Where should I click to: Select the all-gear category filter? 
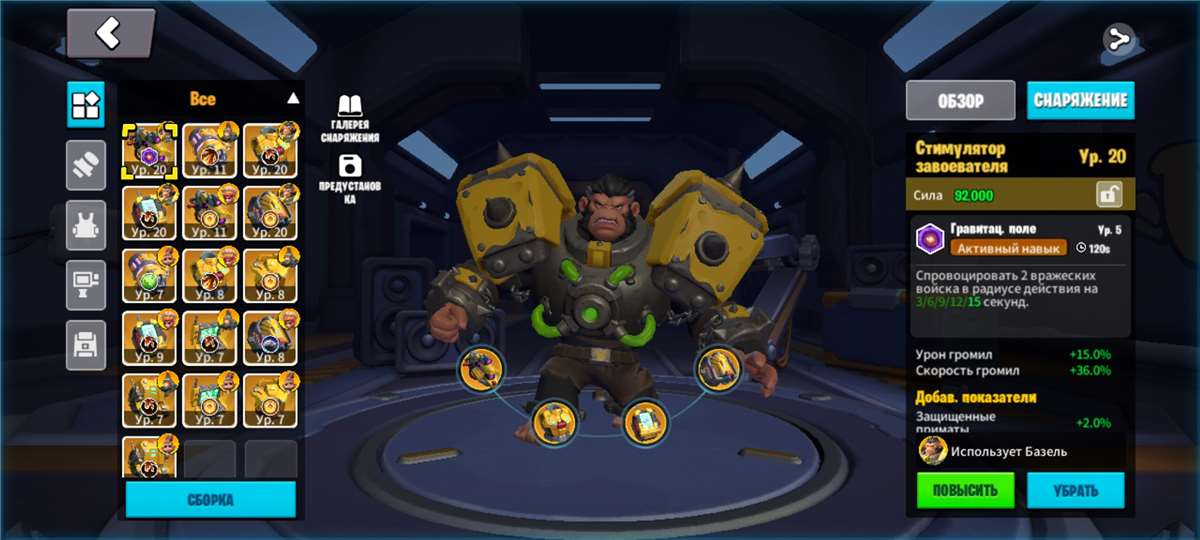tap(85, 104)
